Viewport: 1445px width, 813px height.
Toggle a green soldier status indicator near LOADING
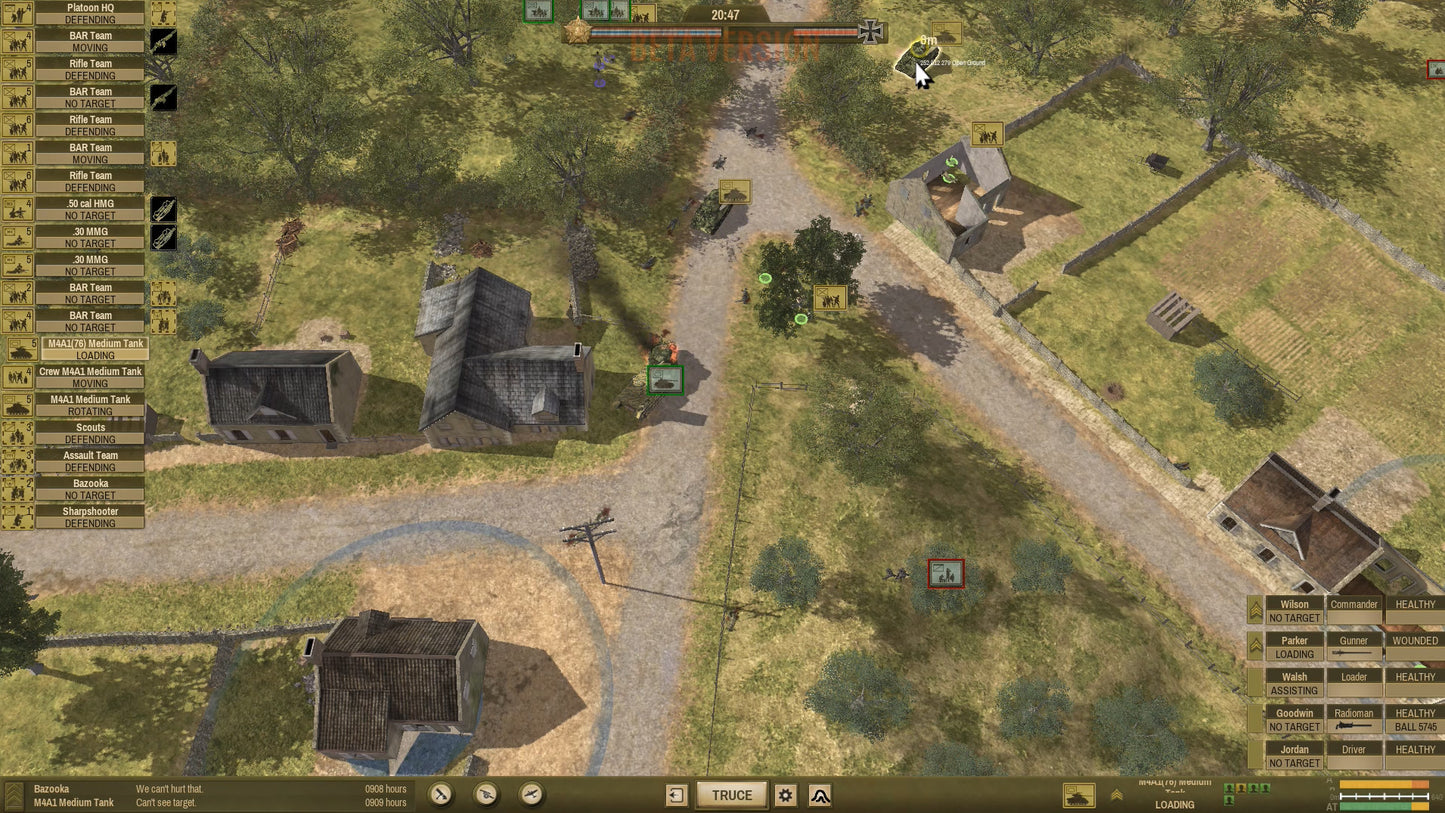click(1229, 787)
